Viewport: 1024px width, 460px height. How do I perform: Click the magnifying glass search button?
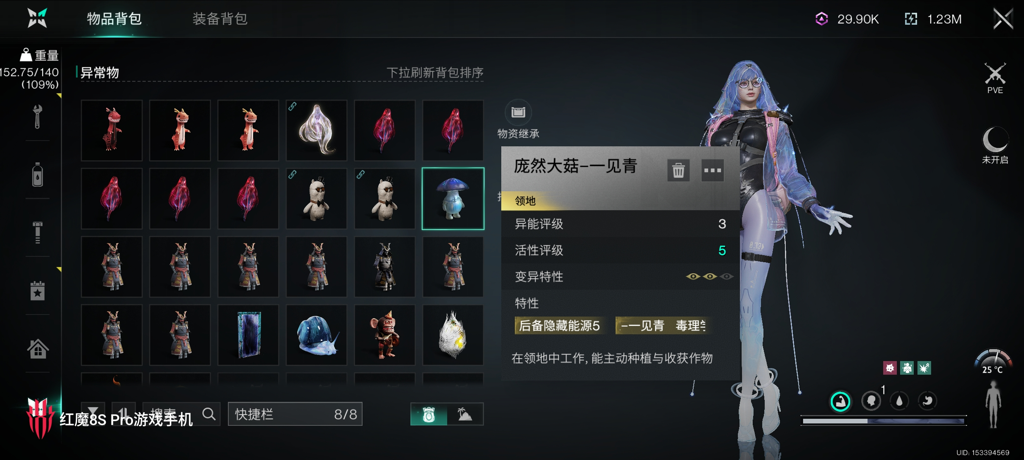(x=209, y=414)
